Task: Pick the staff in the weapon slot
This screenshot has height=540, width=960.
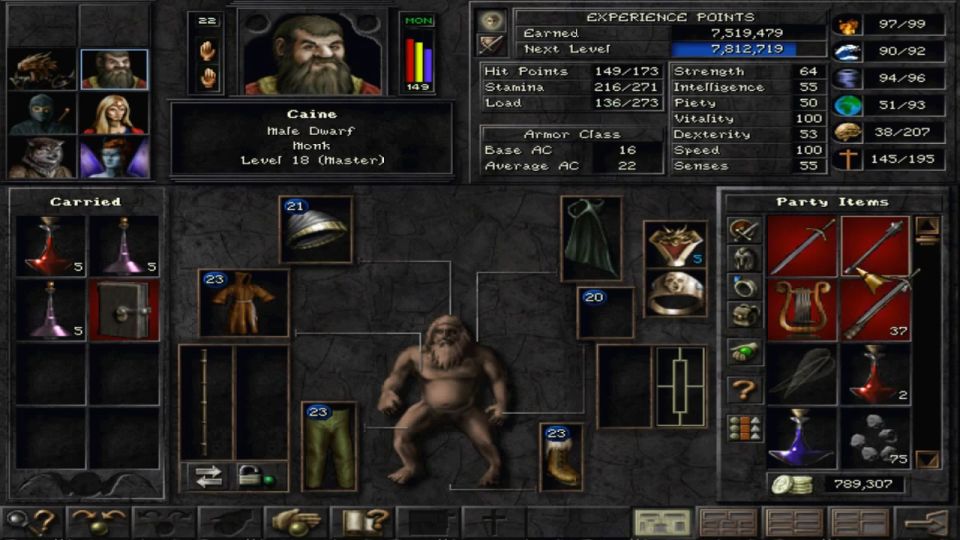Action: pyautogui.click(x=206, y=402)
